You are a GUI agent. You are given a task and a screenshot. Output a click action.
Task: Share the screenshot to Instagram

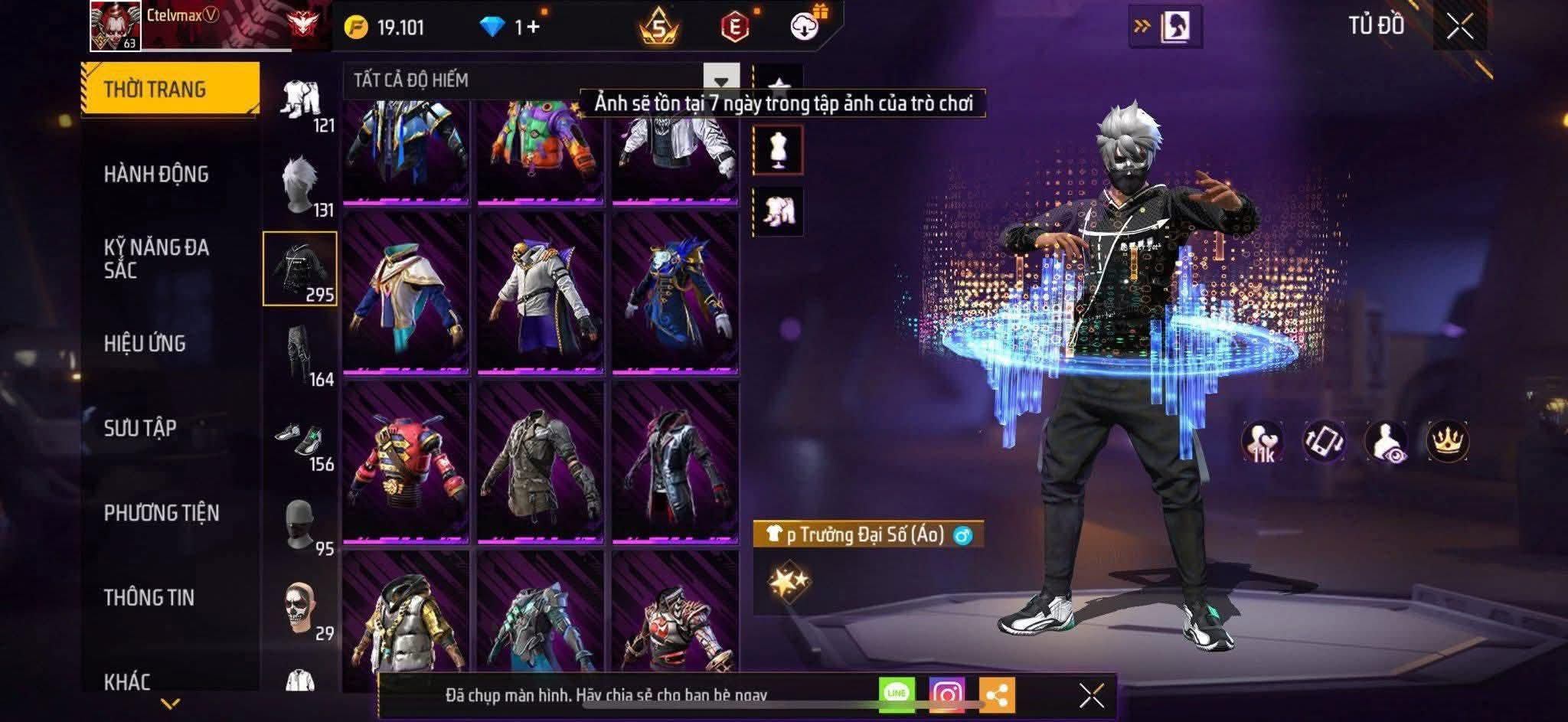click(x=946, y=694)
